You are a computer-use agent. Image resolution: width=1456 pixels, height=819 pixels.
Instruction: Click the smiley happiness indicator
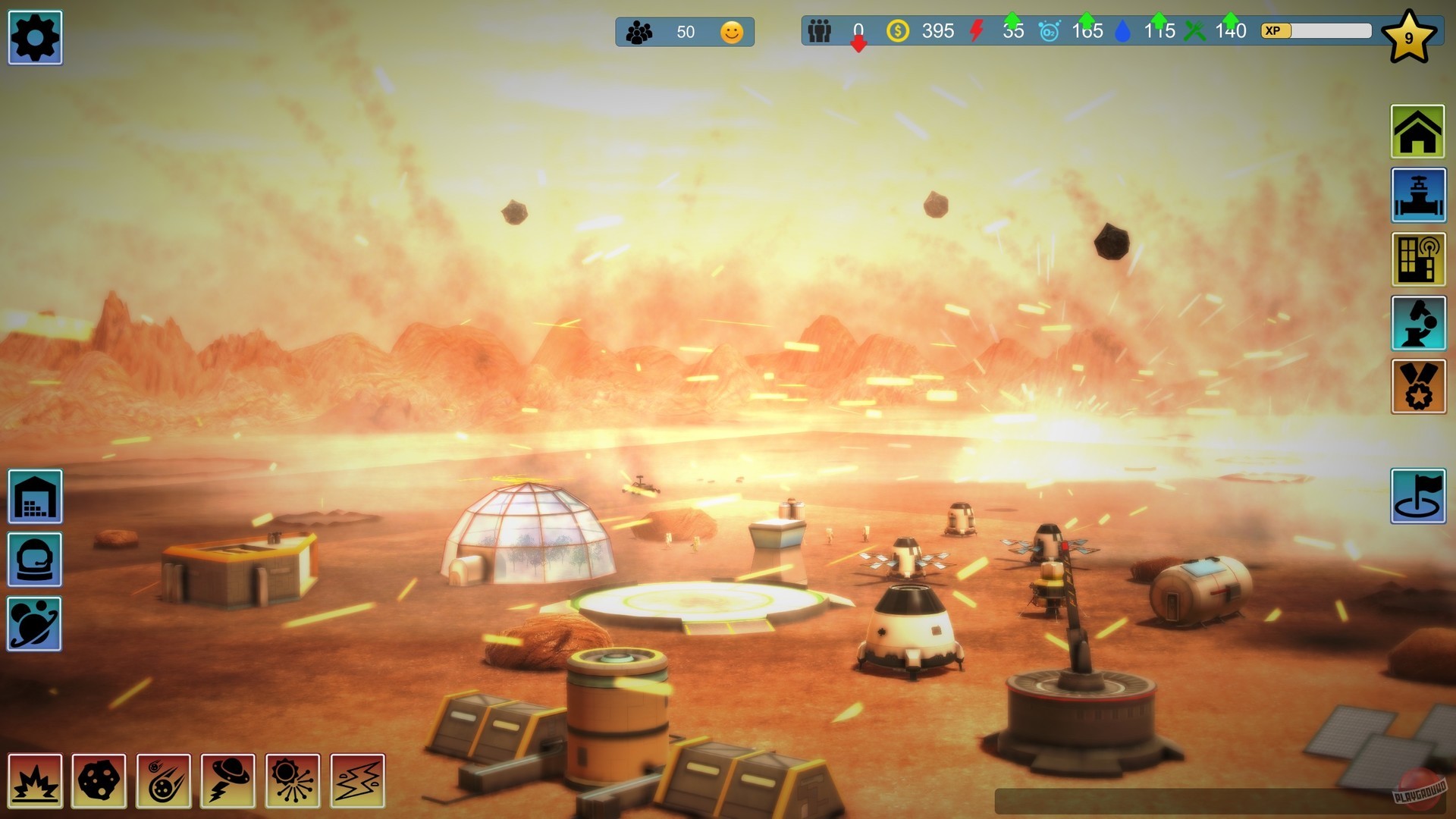730,32
